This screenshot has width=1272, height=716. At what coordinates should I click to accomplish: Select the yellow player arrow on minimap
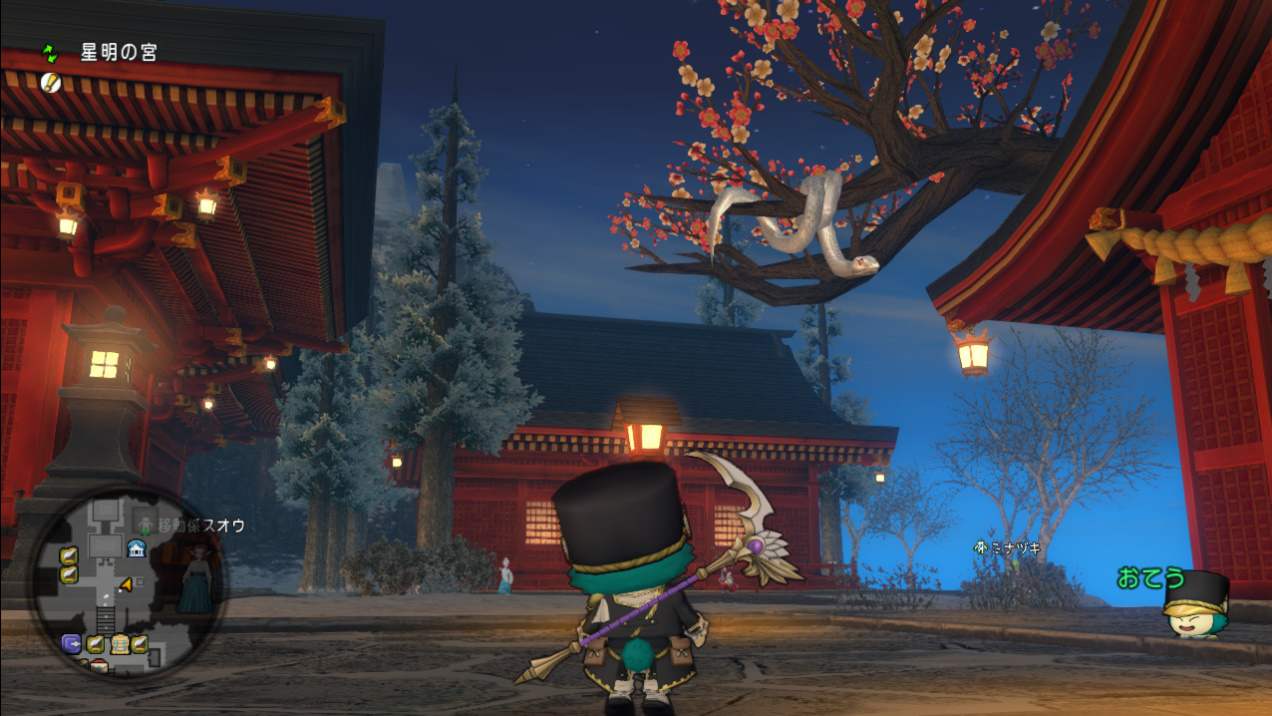pyautogui.click(x=125, y=584)
